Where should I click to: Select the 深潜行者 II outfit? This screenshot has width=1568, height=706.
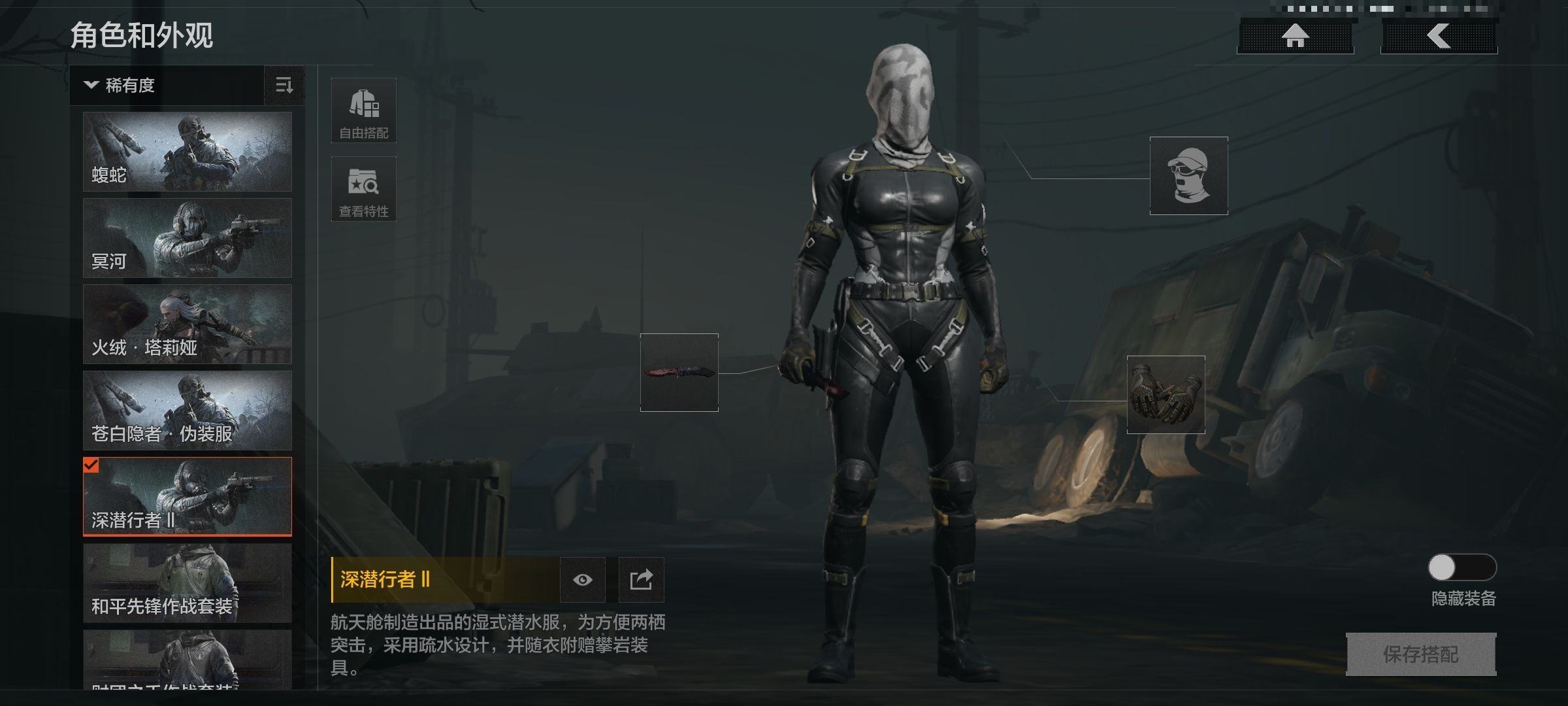click(x=187, y=497)
